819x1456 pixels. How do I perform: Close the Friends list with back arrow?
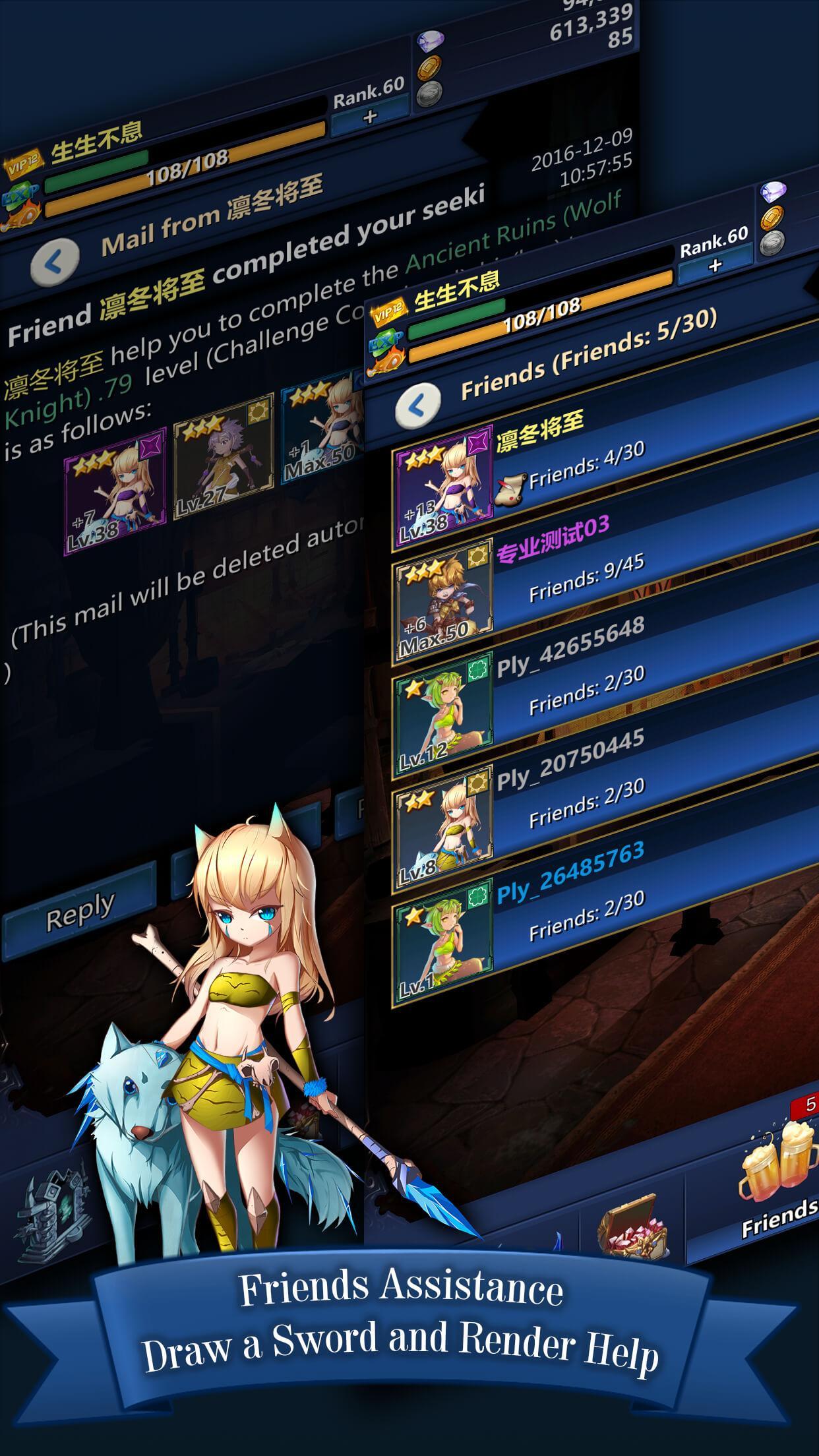(418, 406)
